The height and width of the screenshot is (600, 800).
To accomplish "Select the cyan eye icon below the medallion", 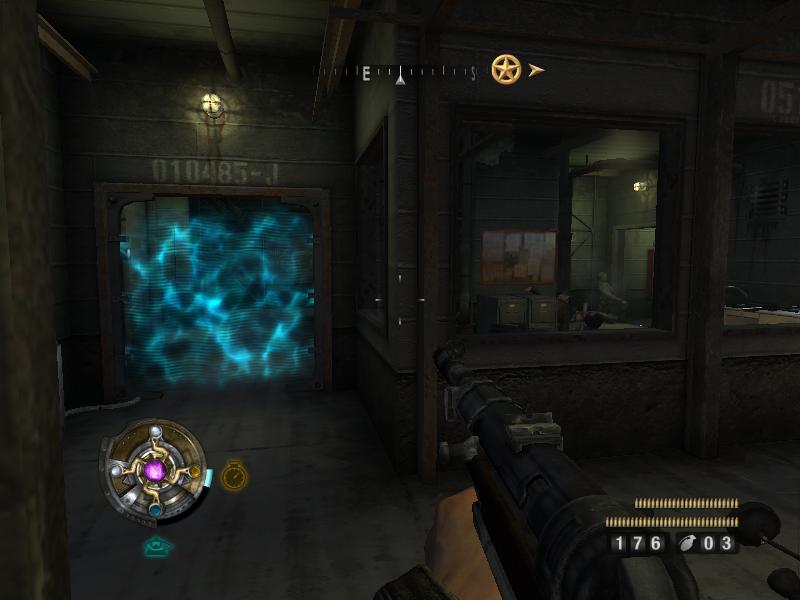I will tap(156, 546).
